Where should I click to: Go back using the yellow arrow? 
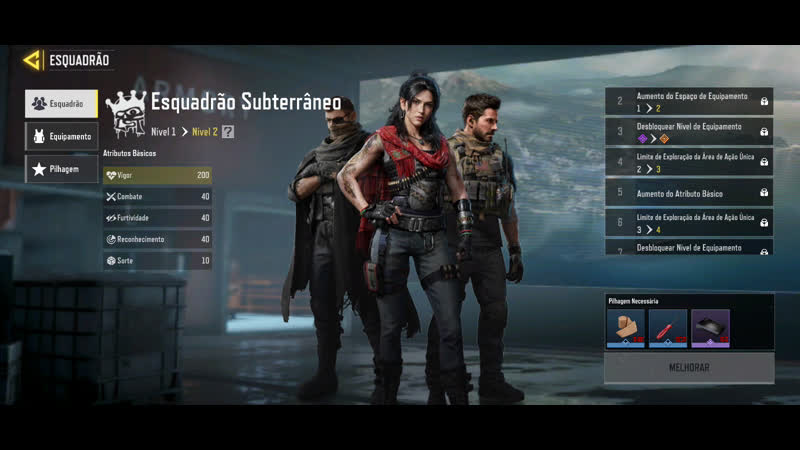pyautogui.click(x=32, y=60)
